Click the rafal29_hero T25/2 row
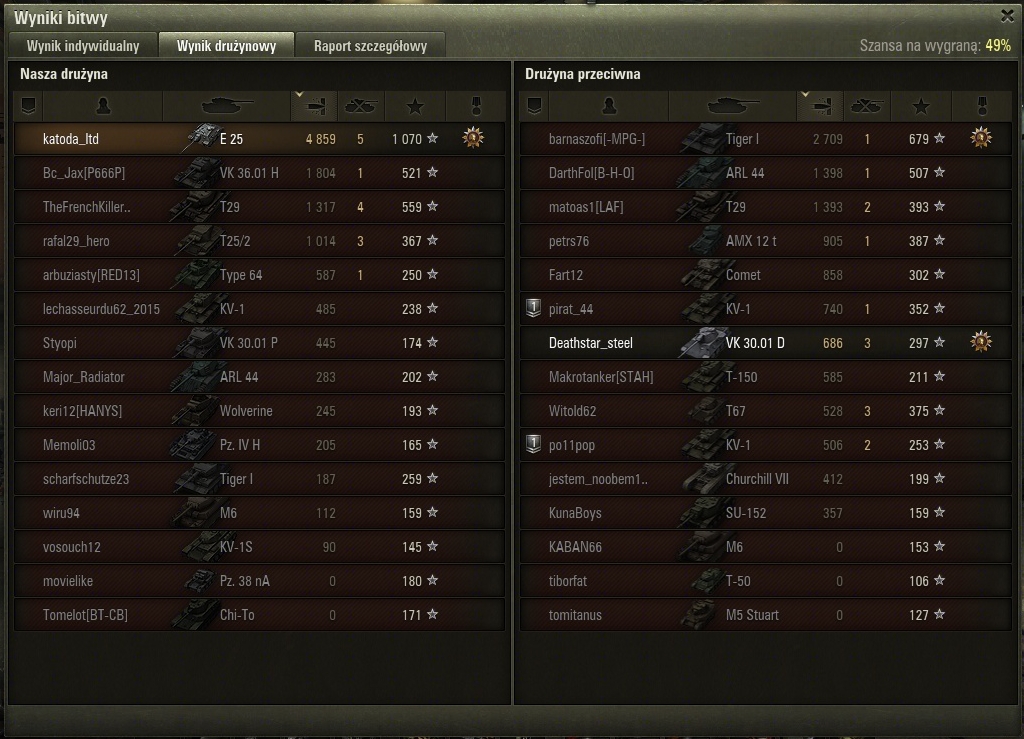 pyautogui.click(x=259, y=241)
